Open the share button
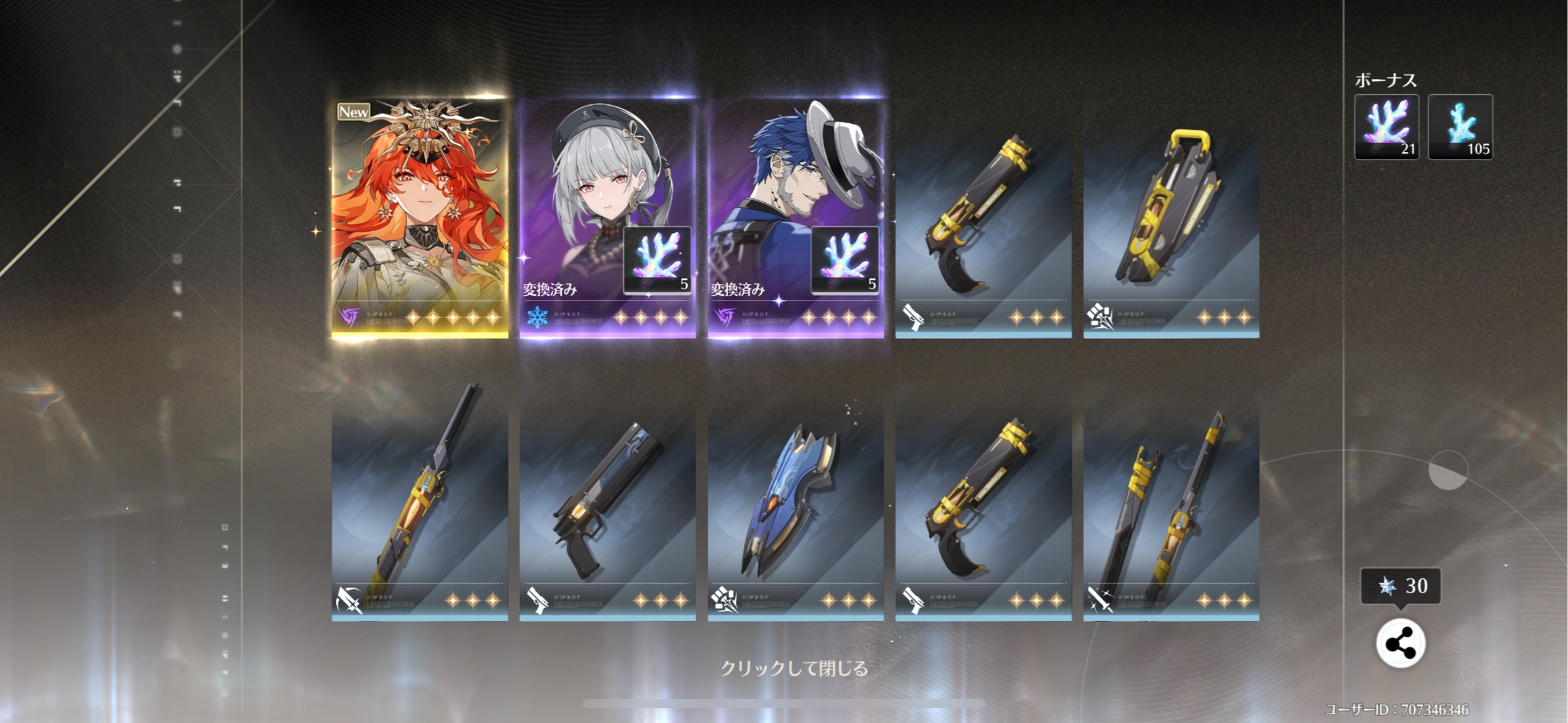Image resolution: width=1568 pixels, height=723 pixels. [1400, 644]
